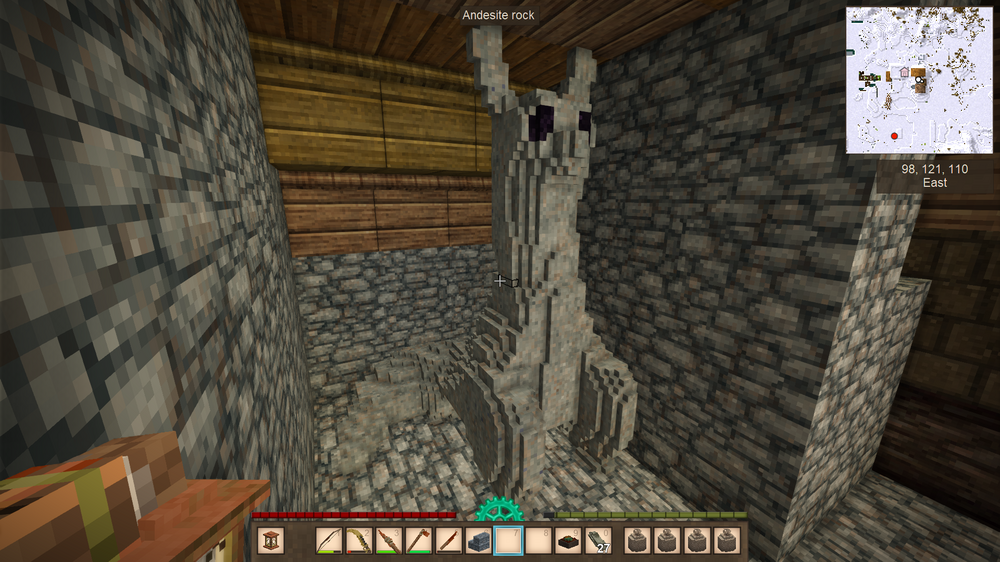
Task: Open the minimap
Action: tap(920, 80)
